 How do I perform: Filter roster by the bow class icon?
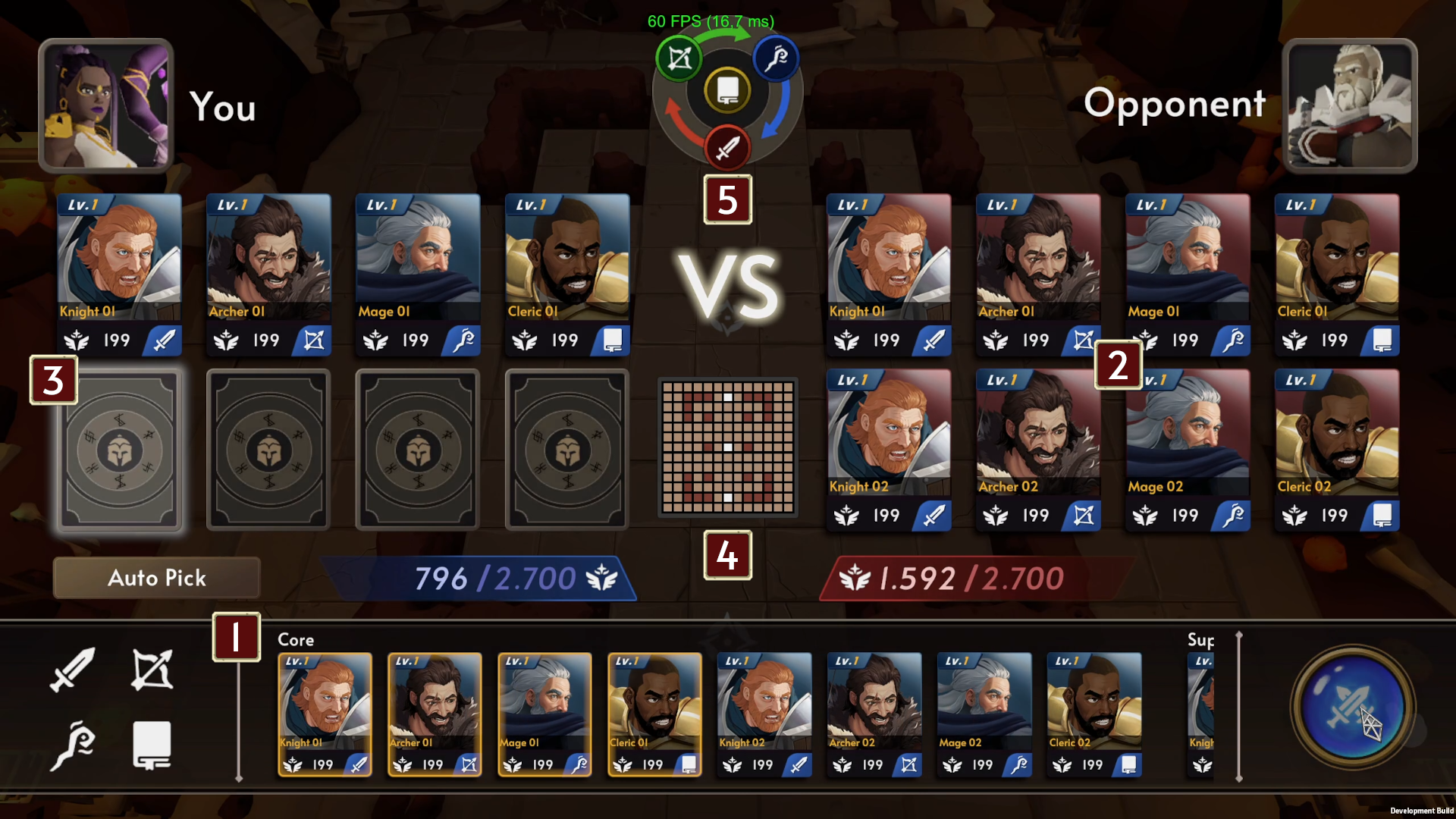pyautogui.click(x=152, y=670)
